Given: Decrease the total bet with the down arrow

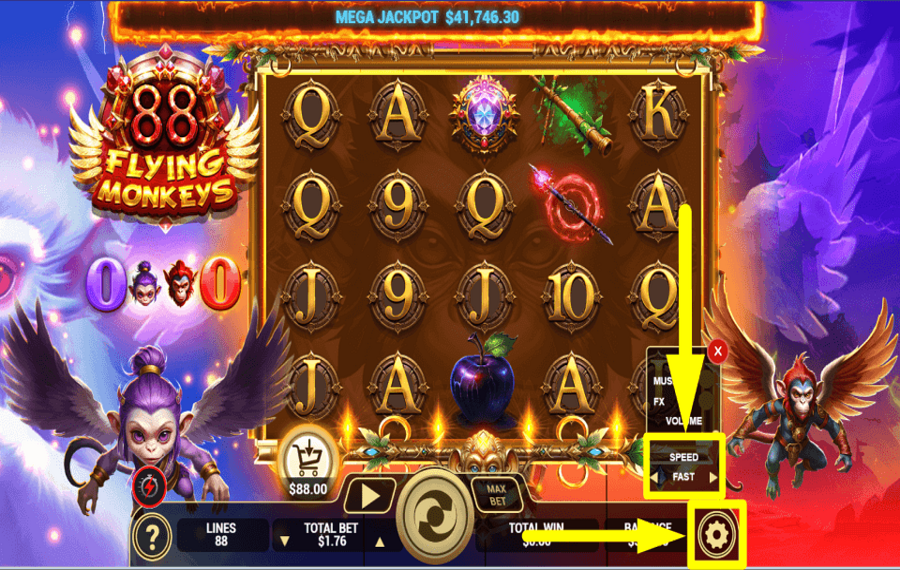Looking at the screenshot, I should [x=284, y=542].
